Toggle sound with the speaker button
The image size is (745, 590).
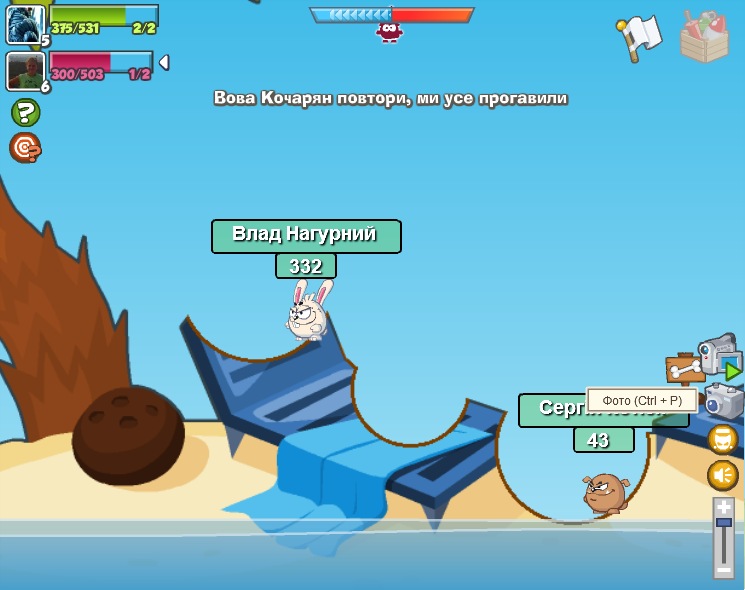pos(723,475)
